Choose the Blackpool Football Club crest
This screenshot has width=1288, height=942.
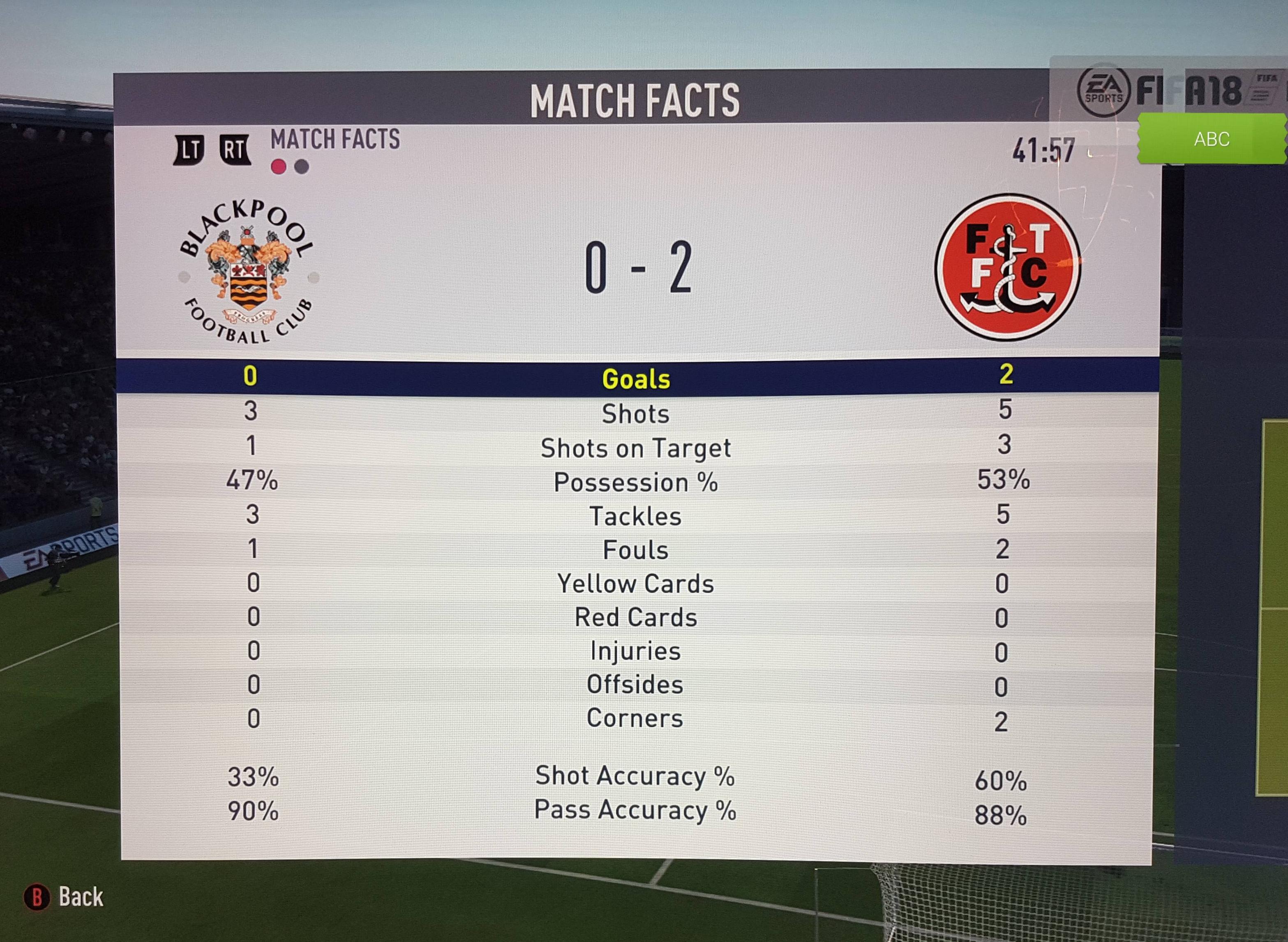[248, 271]
